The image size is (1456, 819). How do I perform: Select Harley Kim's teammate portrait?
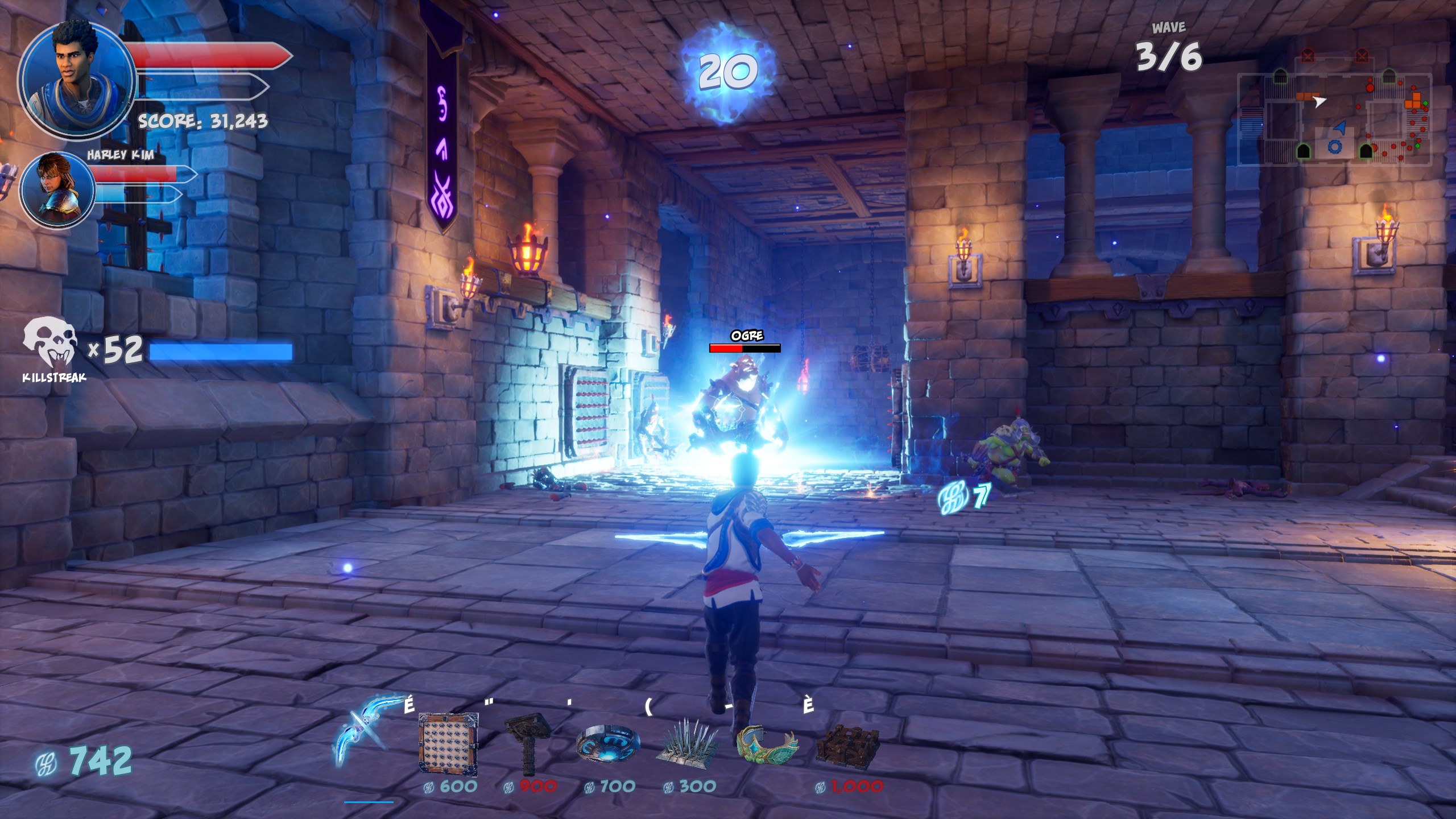[x=57, y=189]
